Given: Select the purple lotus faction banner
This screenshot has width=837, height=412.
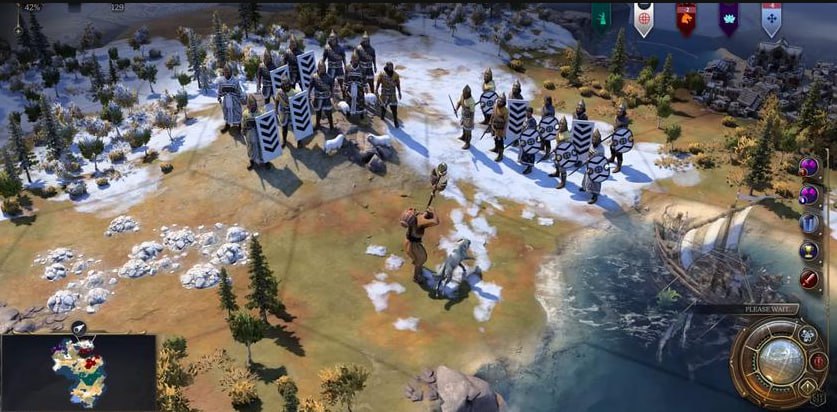Looking at the screenshot, I should tap(728, 17).
